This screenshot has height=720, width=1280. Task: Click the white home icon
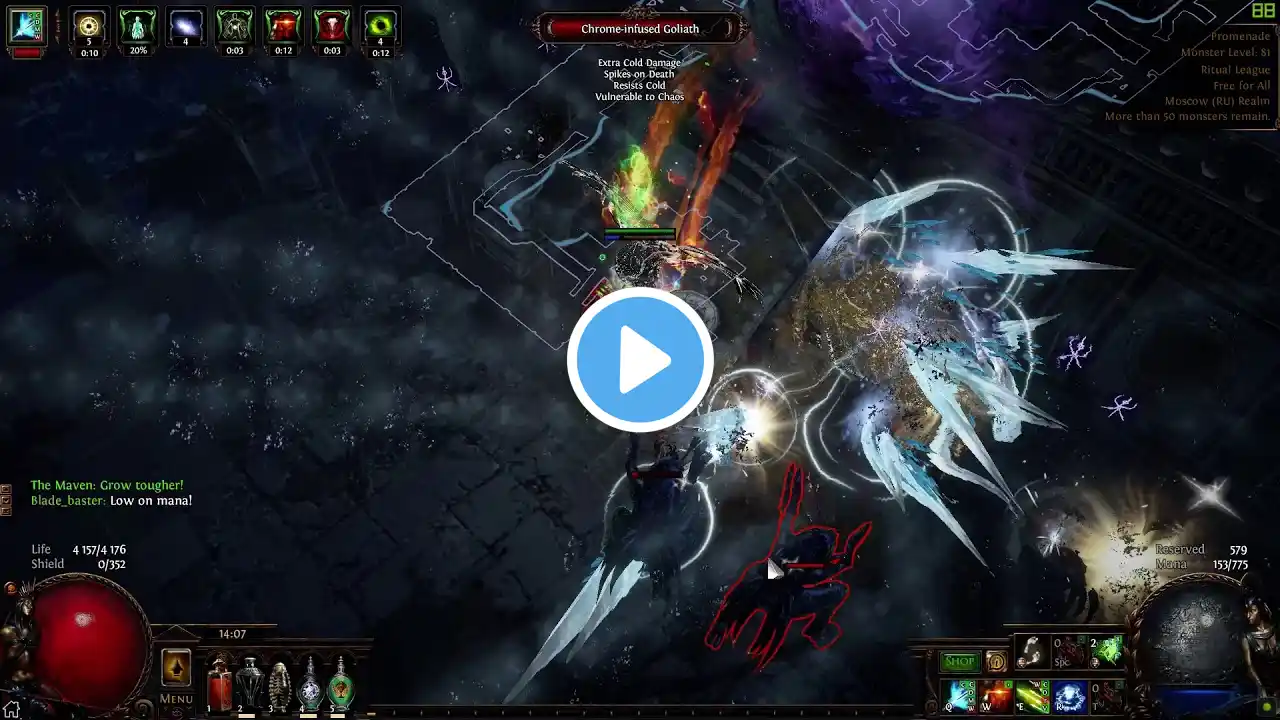click(12, 709)
